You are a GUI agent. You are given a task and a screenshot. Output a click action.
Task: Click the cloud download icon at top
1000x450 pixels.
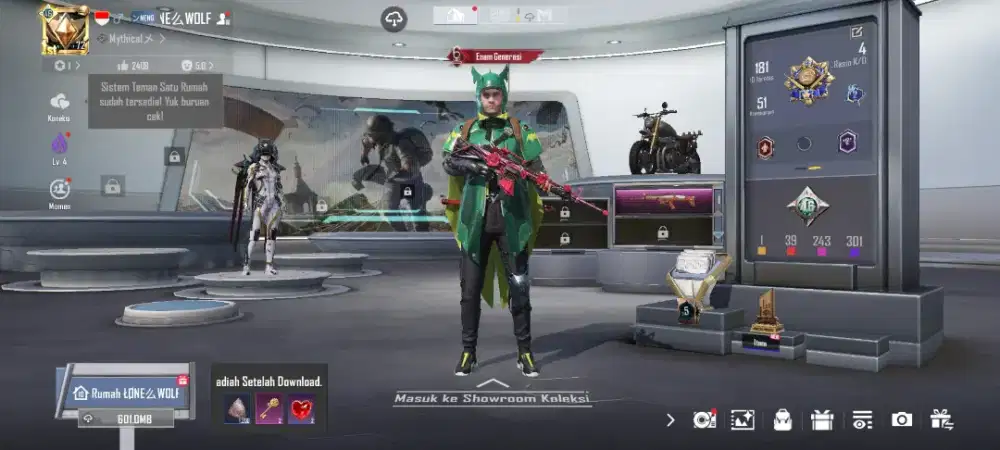[394, 19]
